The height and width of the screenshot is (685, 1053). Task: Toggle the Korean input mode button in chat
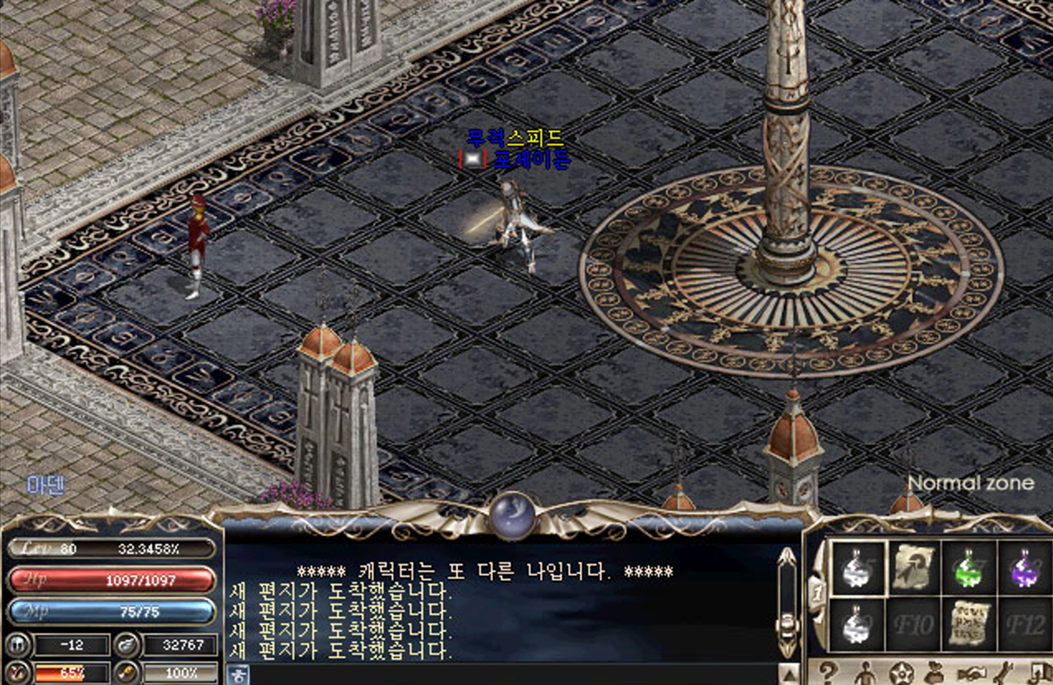pyautogui.click(x=239, y=675)
